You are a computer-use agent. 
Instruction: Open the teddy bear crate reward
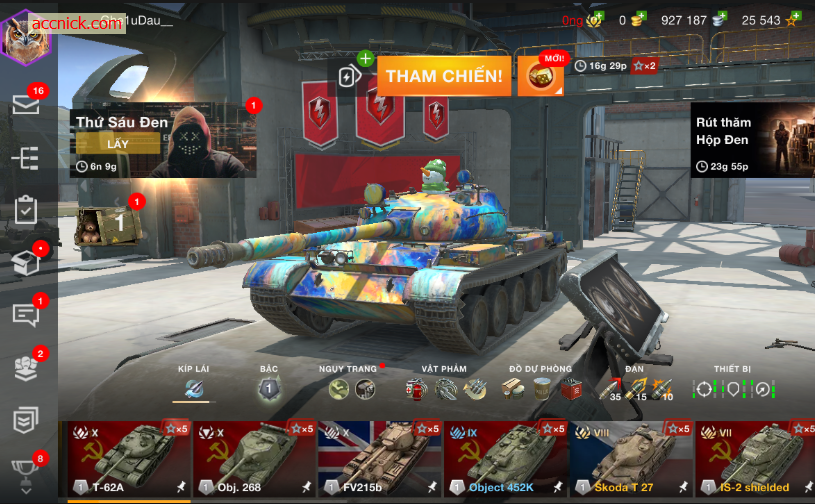click(108, 222)
